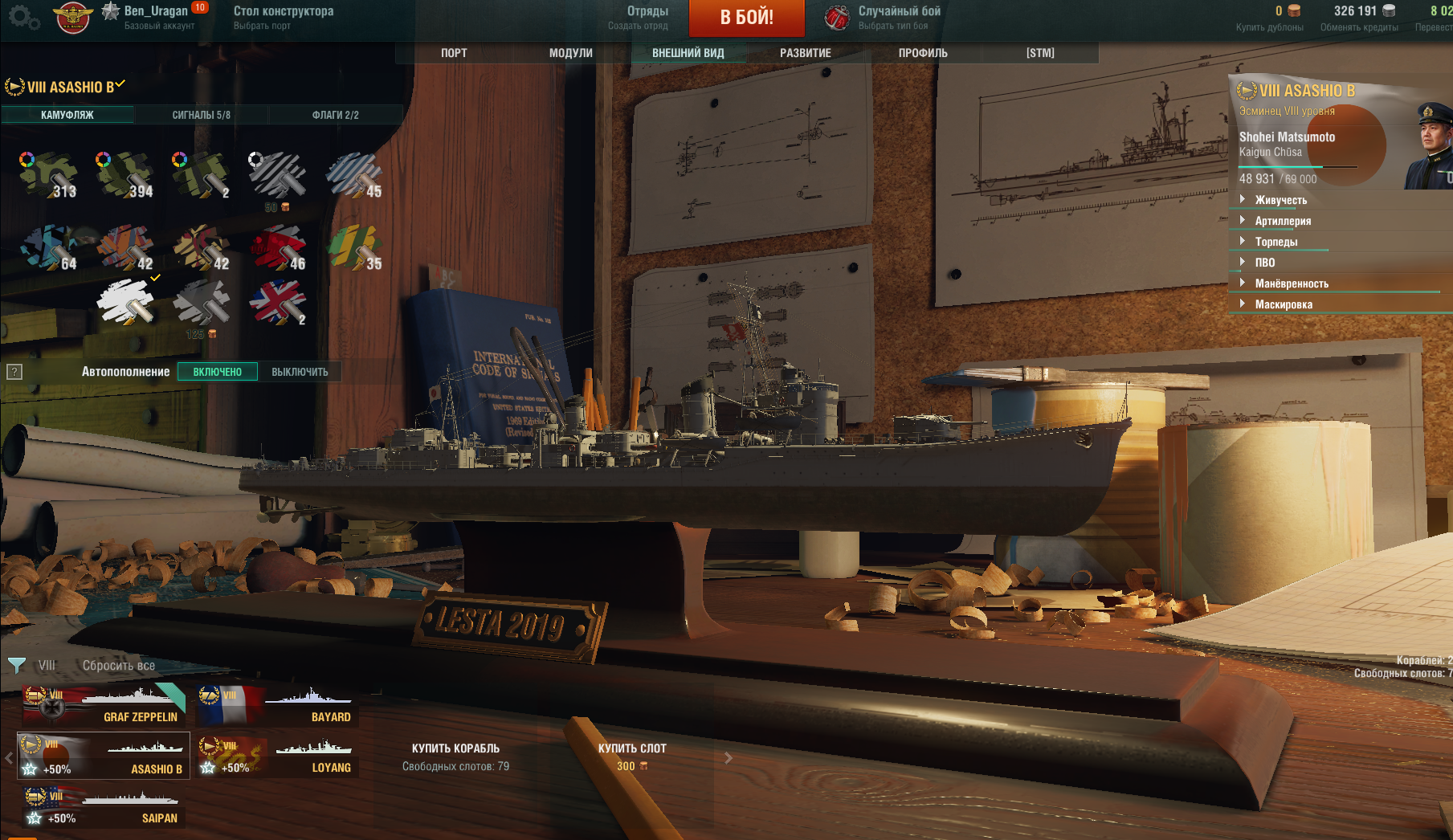Switch to the СИГНАЛЫ 5/8 tab
1453x840 pixels.
click(201, 115)
